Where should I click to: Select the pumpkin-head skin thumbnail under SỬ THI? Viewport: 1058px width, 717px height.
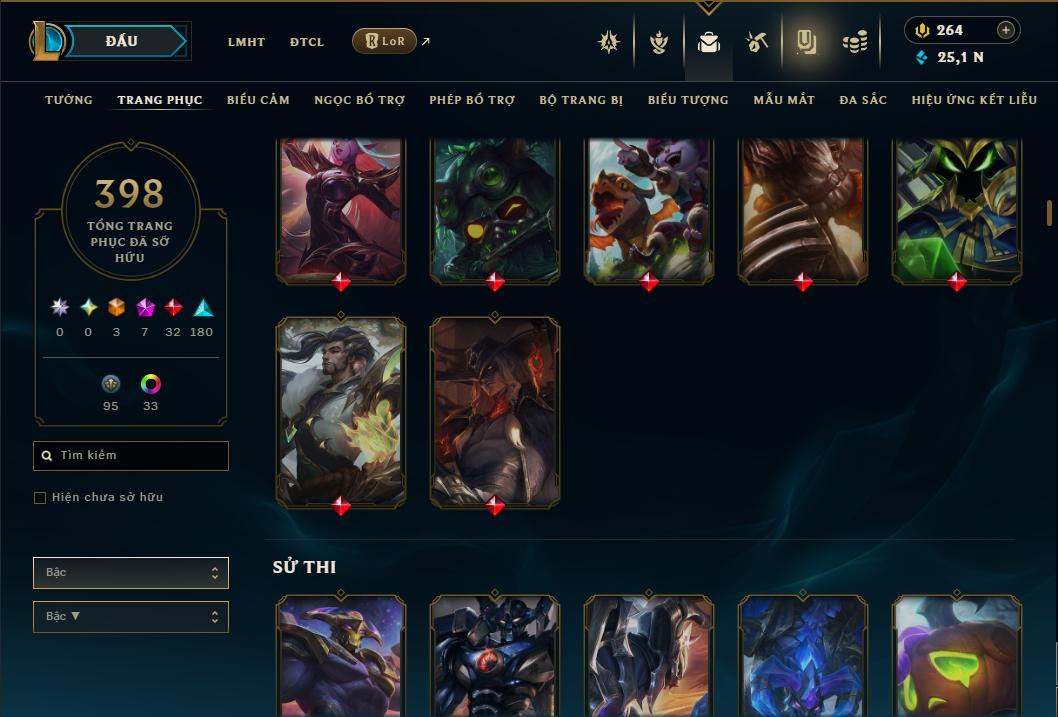957,655
